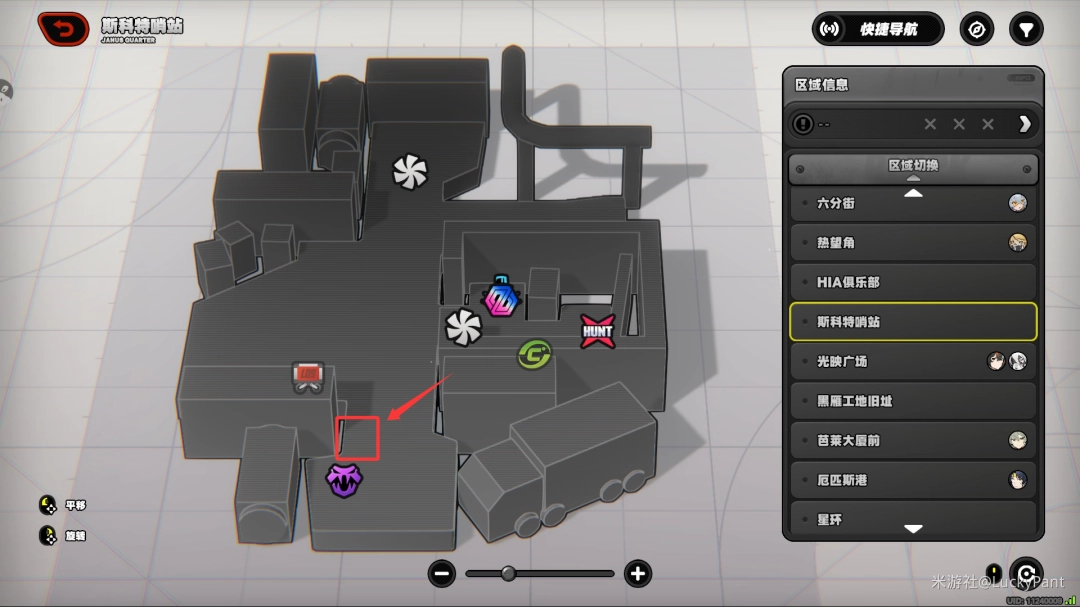Select the purple beast-face map marker
1080x607 pixels.
(x=344, y=480)
